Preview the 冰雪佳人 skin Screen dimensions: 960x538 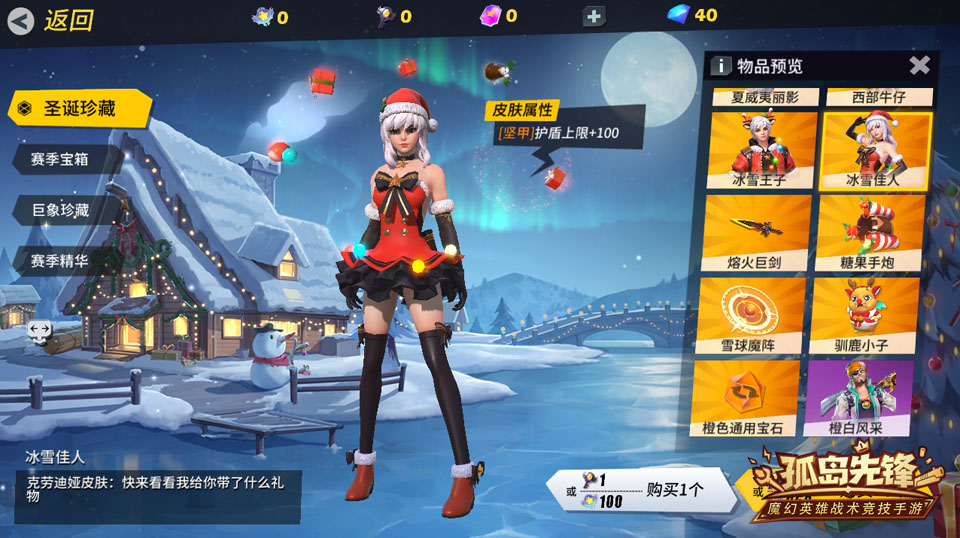(874, 149)
